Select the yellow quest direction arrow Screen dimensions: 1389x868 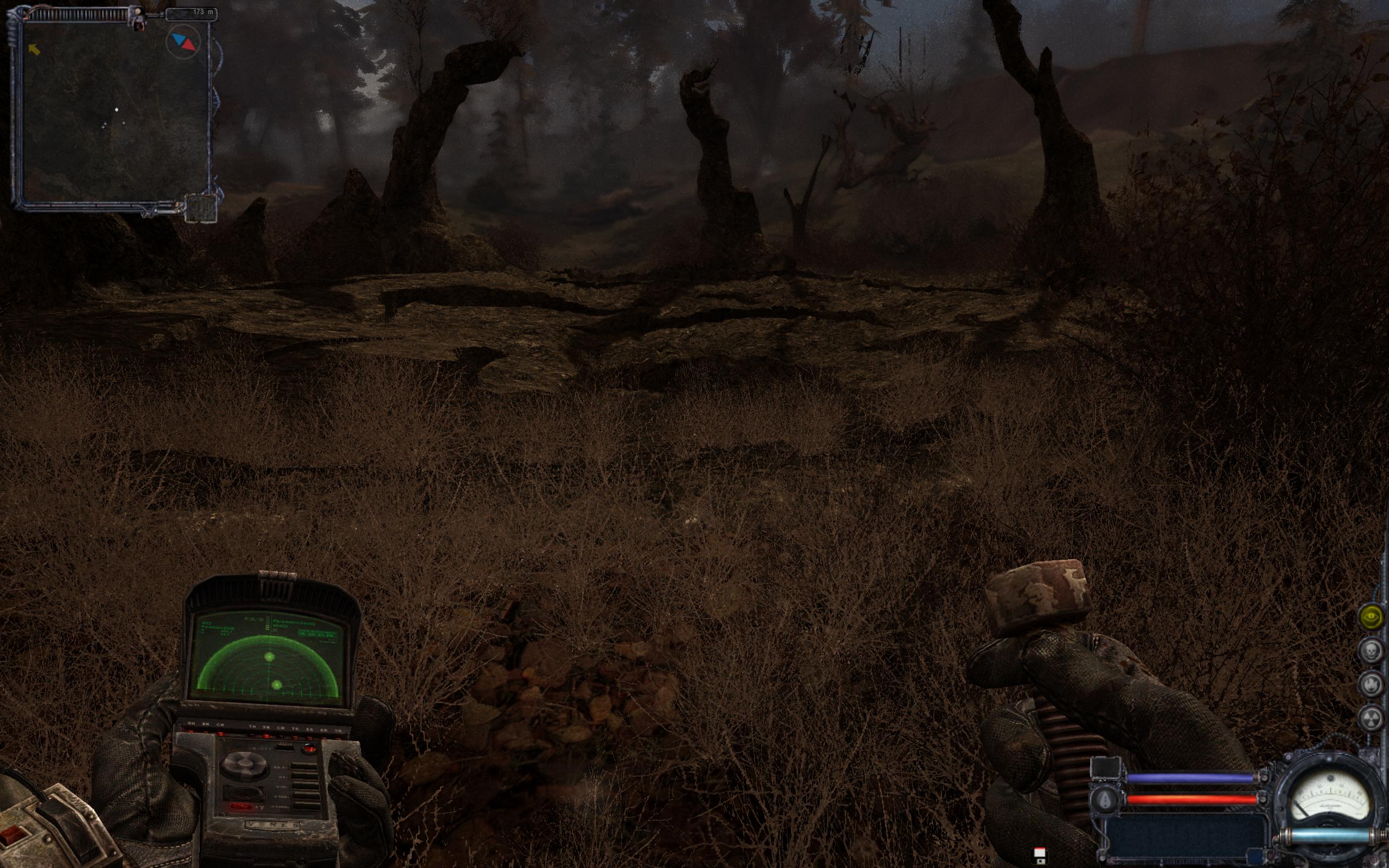[35, 50]
